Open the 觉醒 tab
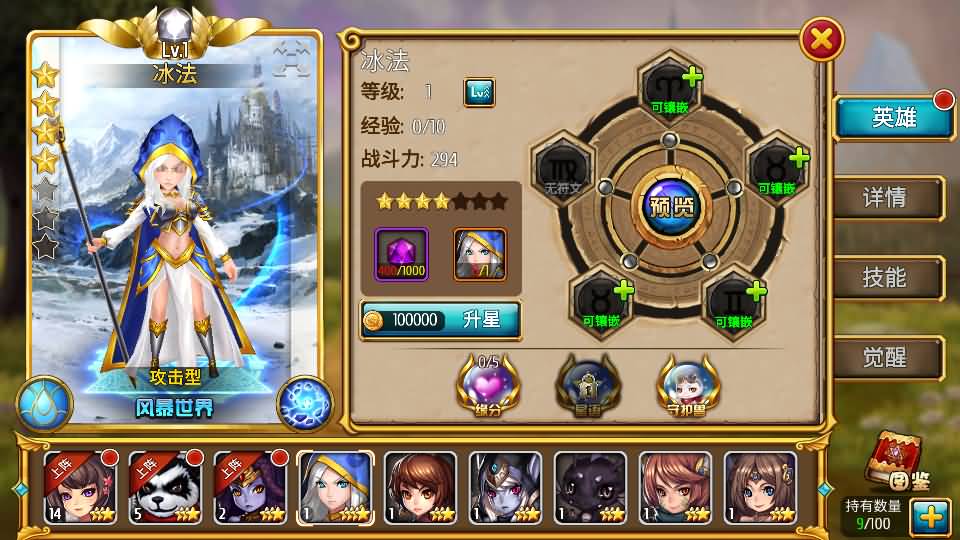 click(x=886, y=358)
